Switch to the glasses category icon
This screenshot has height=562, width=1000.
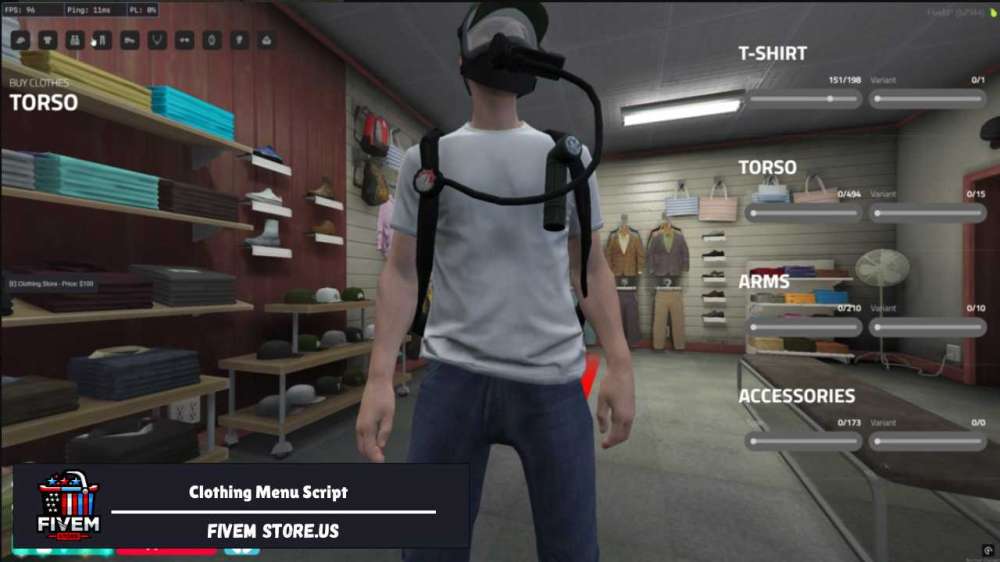click(x=184, y=41)
